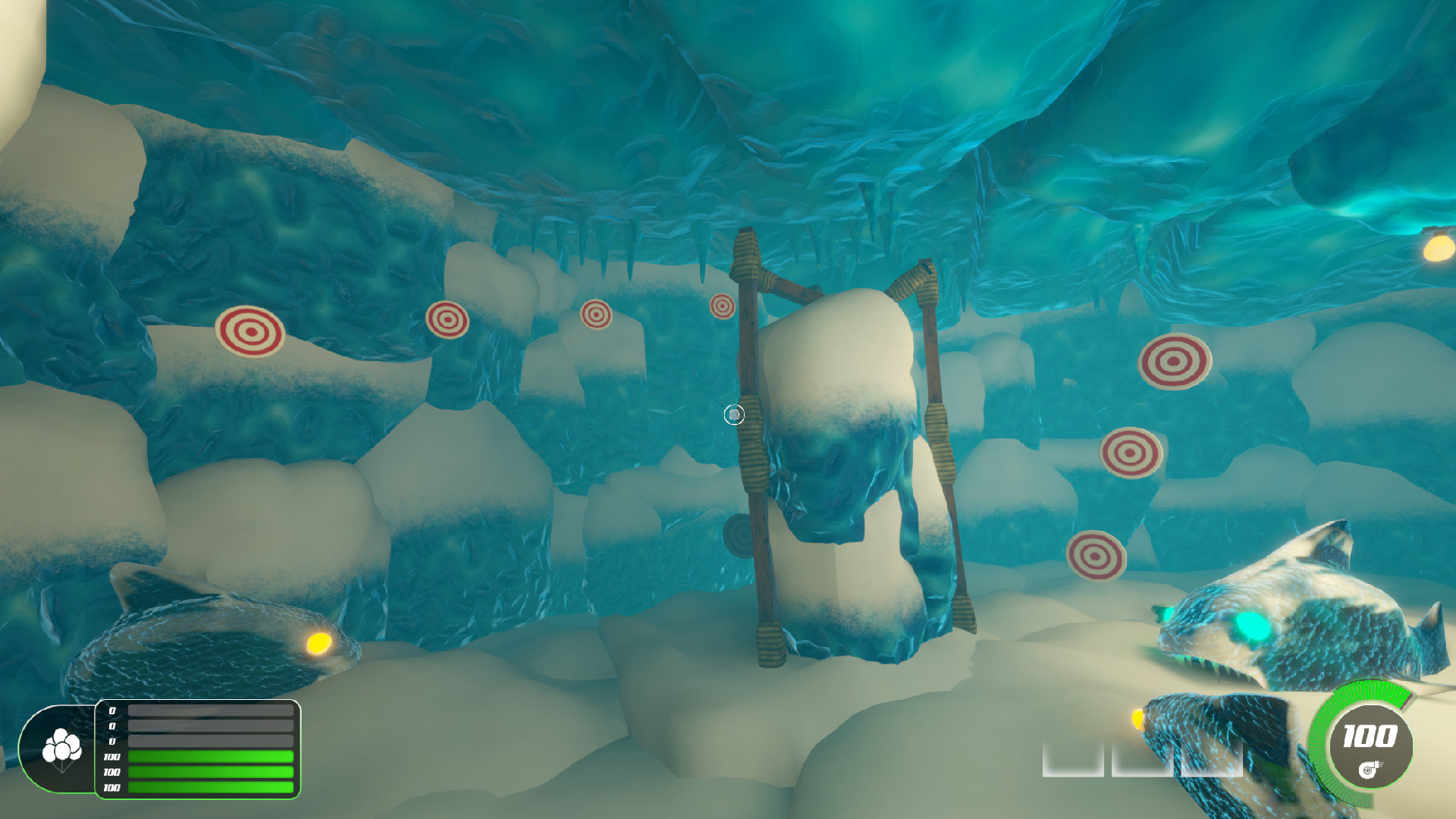
Task: Click the circular crosshair reticle at screen center
Action: click(x=734, y=414)
